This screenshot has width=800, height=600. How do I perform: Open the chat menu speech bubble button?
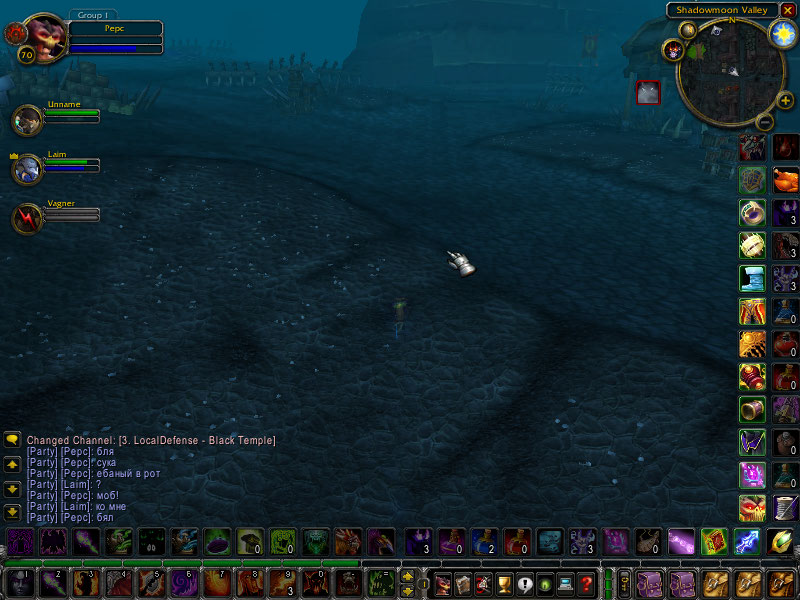13,440
